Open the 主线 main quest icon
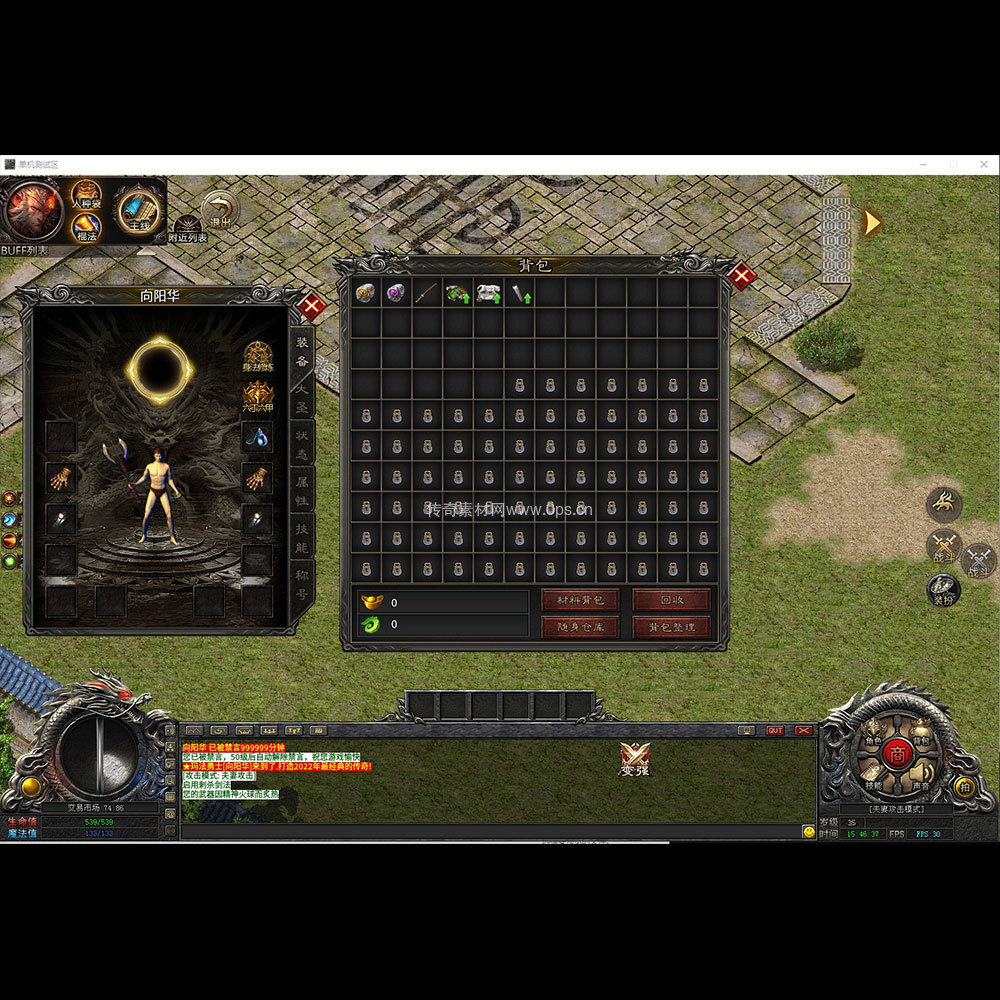Image resolution: width=1000 pixels, height=1000 pixels. pos(137,210)
